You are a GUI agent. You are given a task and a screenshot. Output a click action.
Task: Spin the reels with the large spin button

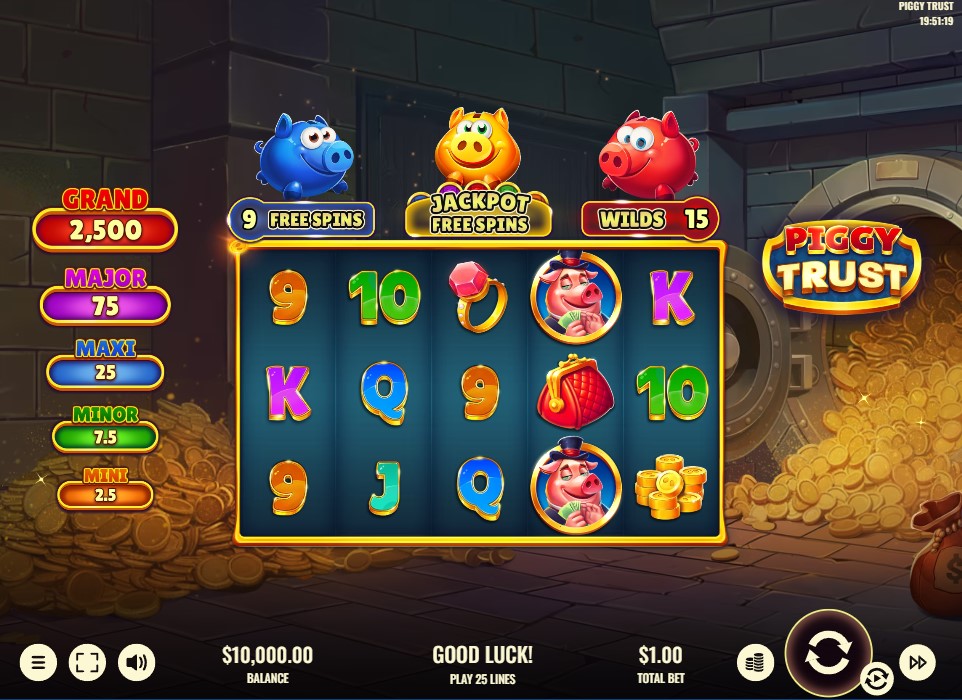828,653
